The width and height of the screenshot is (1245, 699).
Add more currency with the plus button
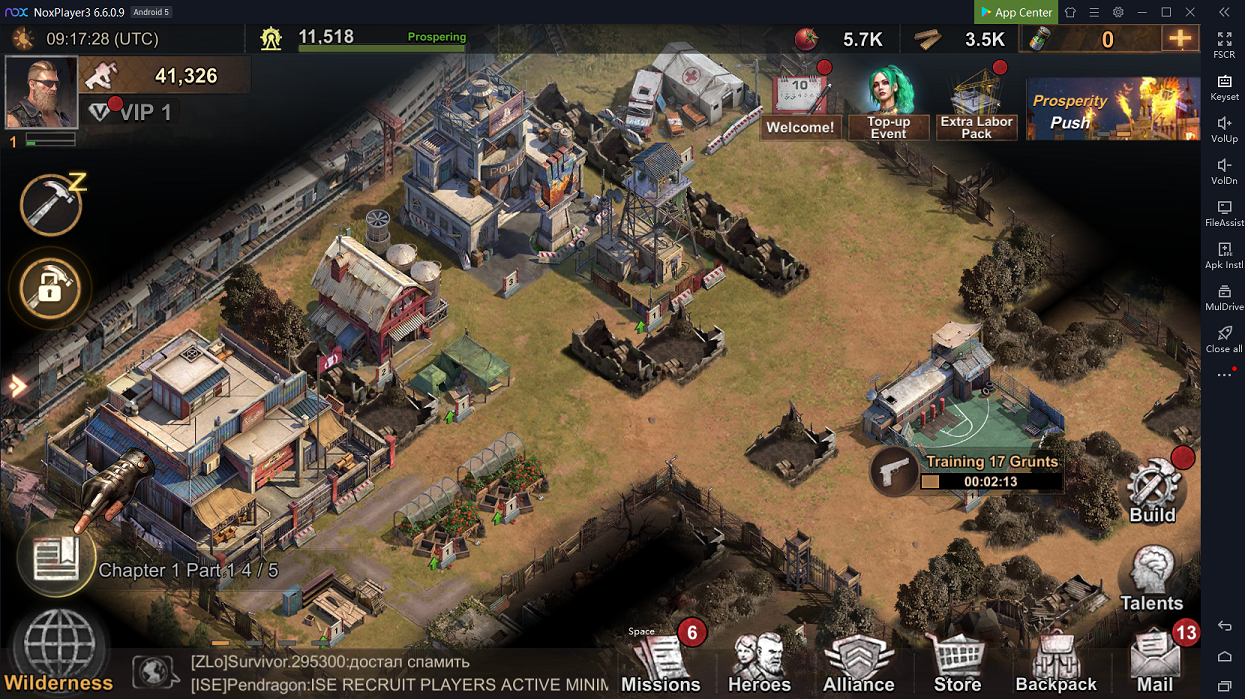1180,39
